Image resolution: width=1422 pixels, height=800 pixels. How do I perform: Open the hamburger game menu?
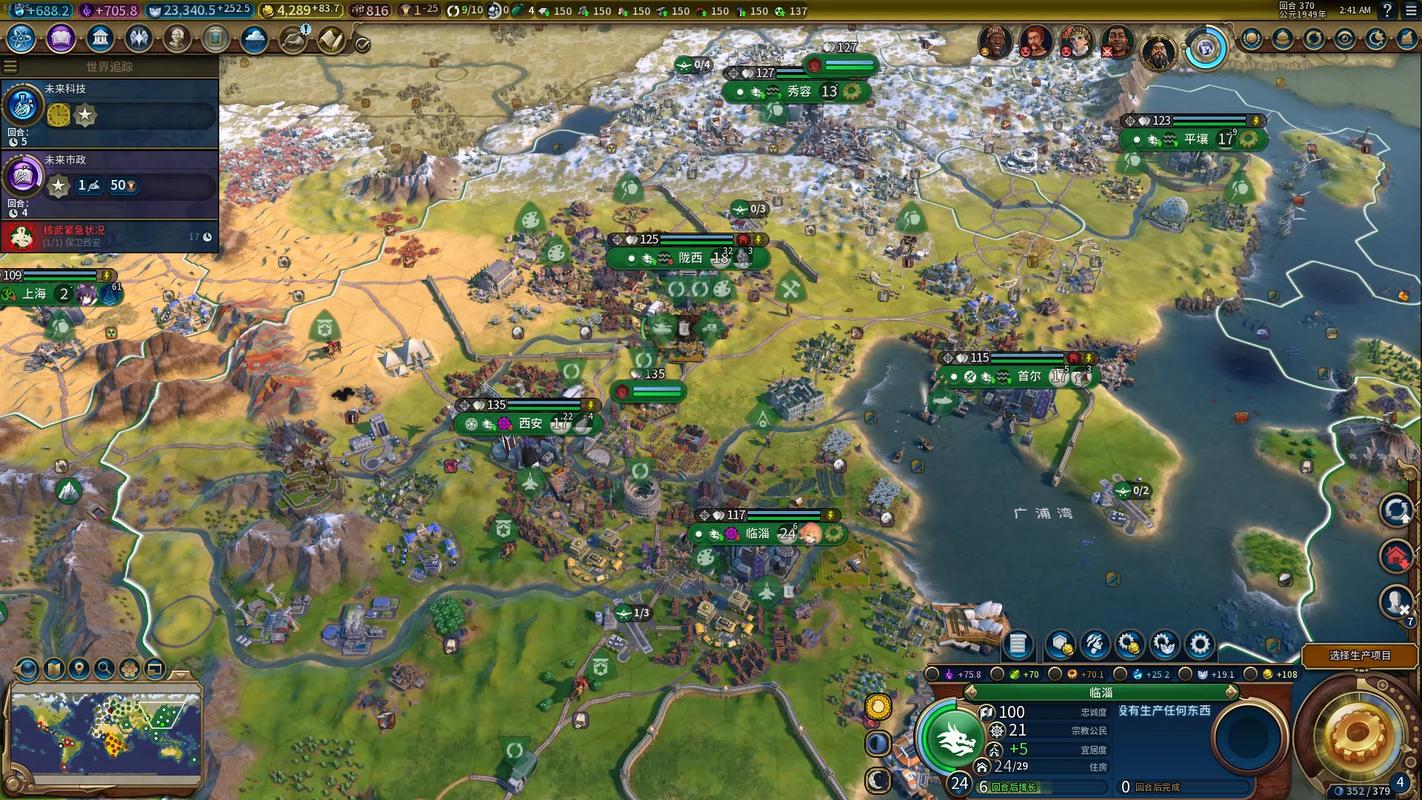(x=1411, y=10)
